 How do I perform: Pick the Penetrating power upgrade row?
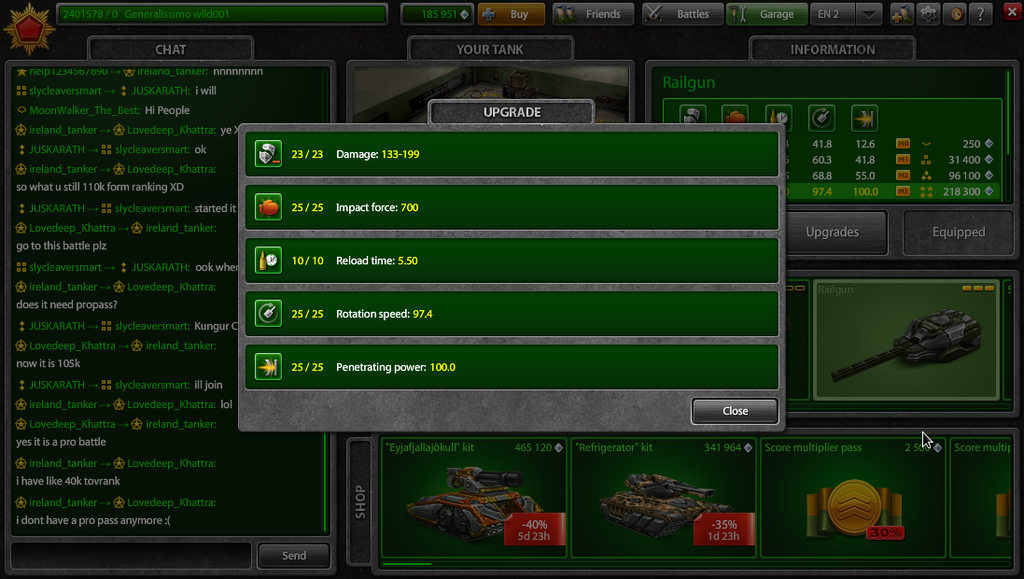click(x=511, y=367)
